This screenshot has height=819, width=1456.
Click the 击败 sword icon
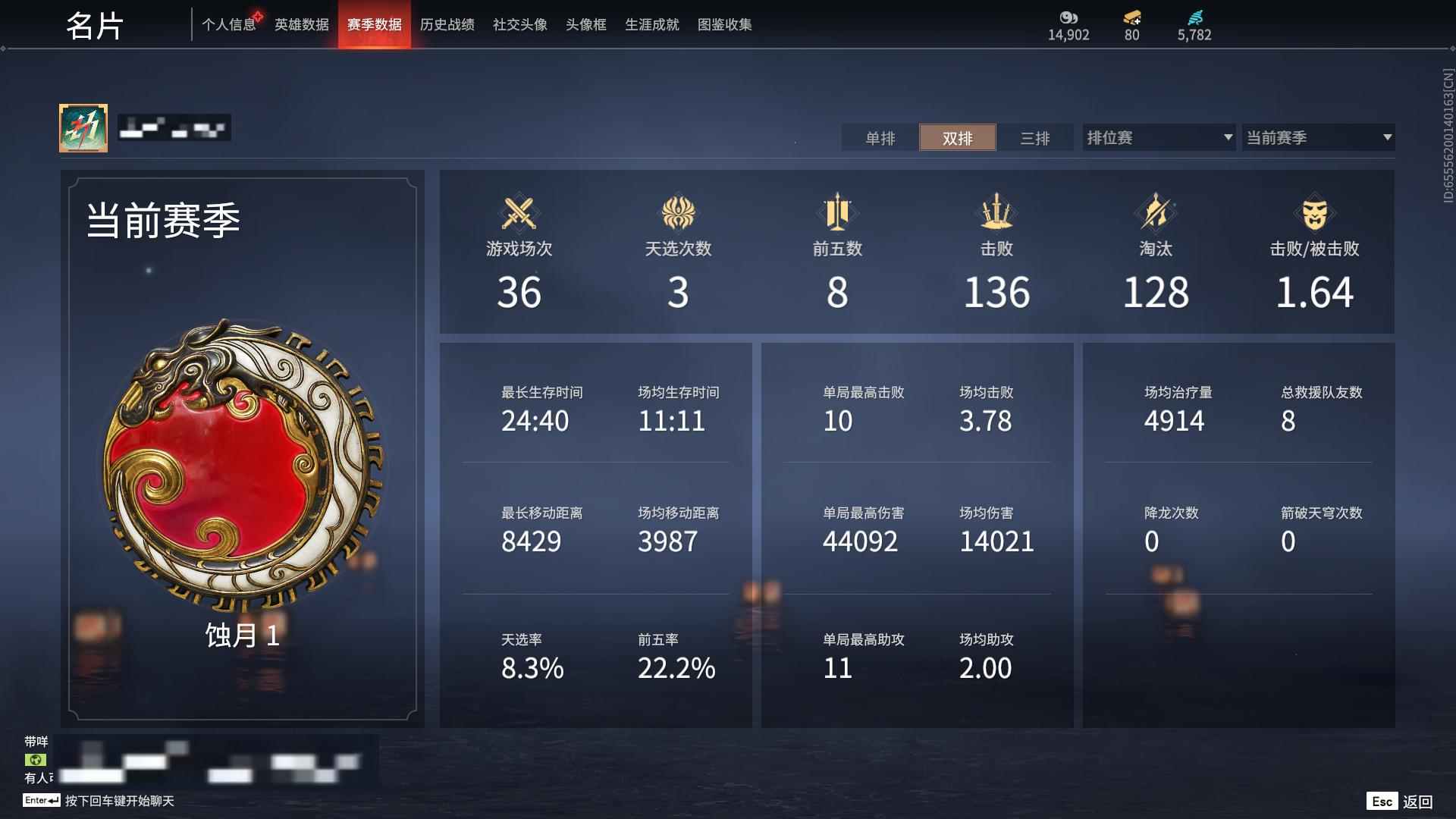[996, 215]
